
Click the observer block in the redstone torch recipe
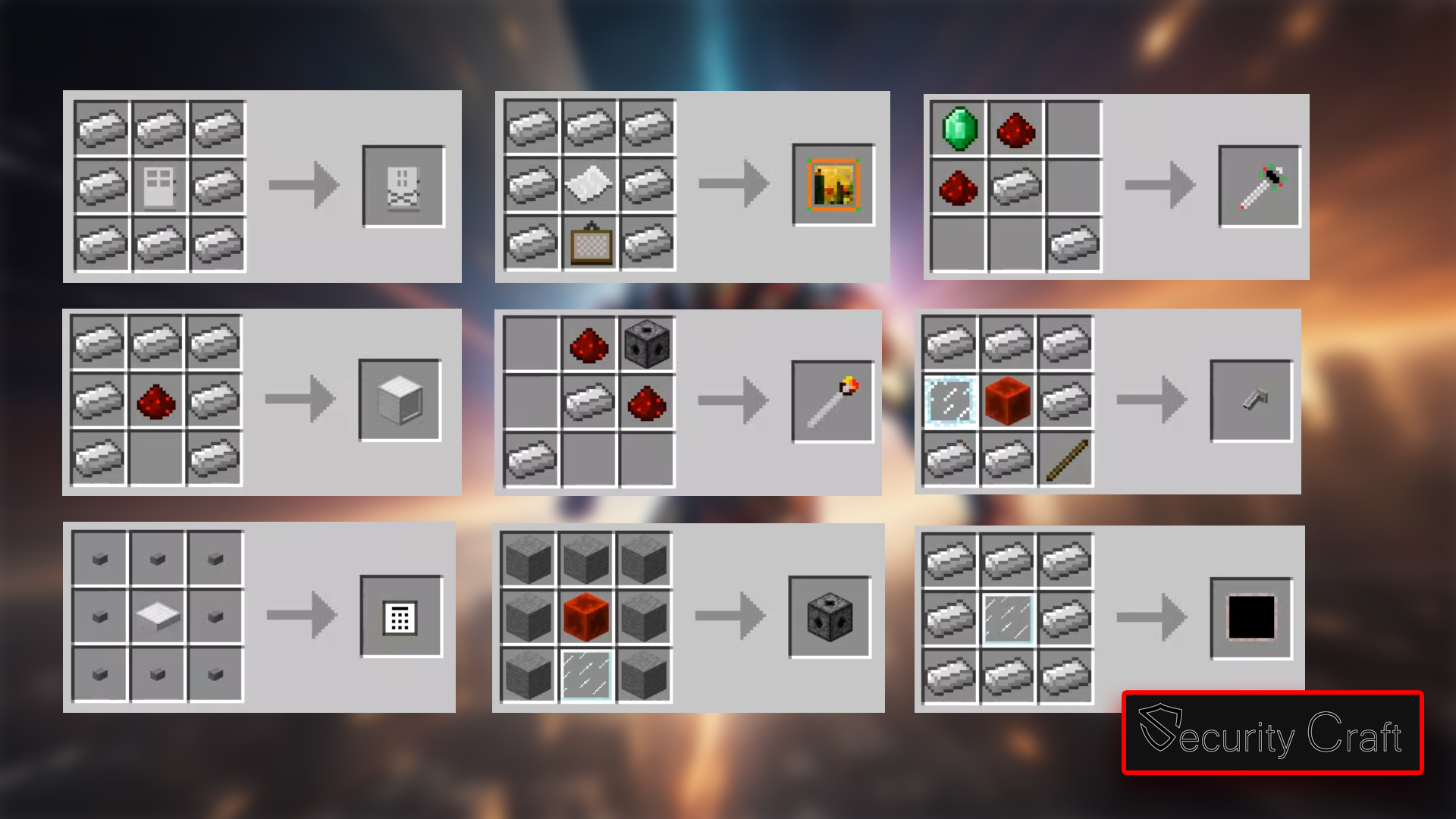(x=649, y=347)
